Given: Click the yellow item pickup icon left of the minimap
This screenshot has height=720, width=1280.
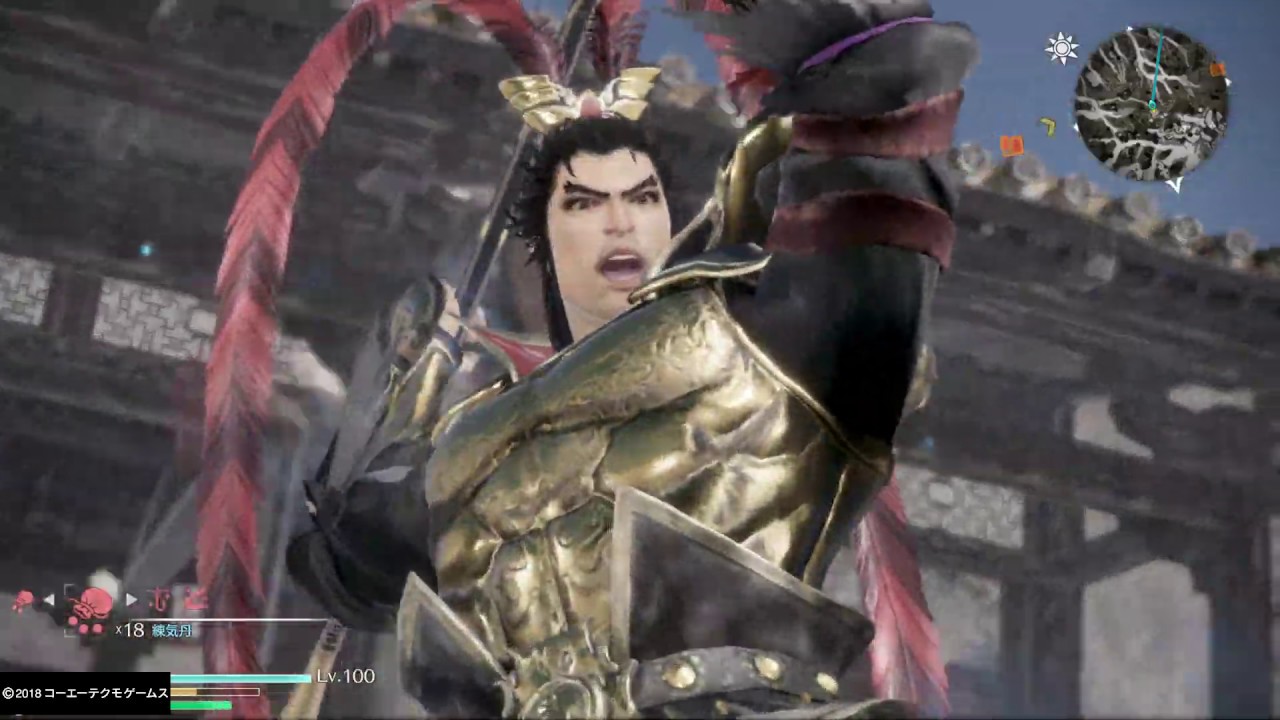Looking at the screenshot, I should coord(1048,127).
